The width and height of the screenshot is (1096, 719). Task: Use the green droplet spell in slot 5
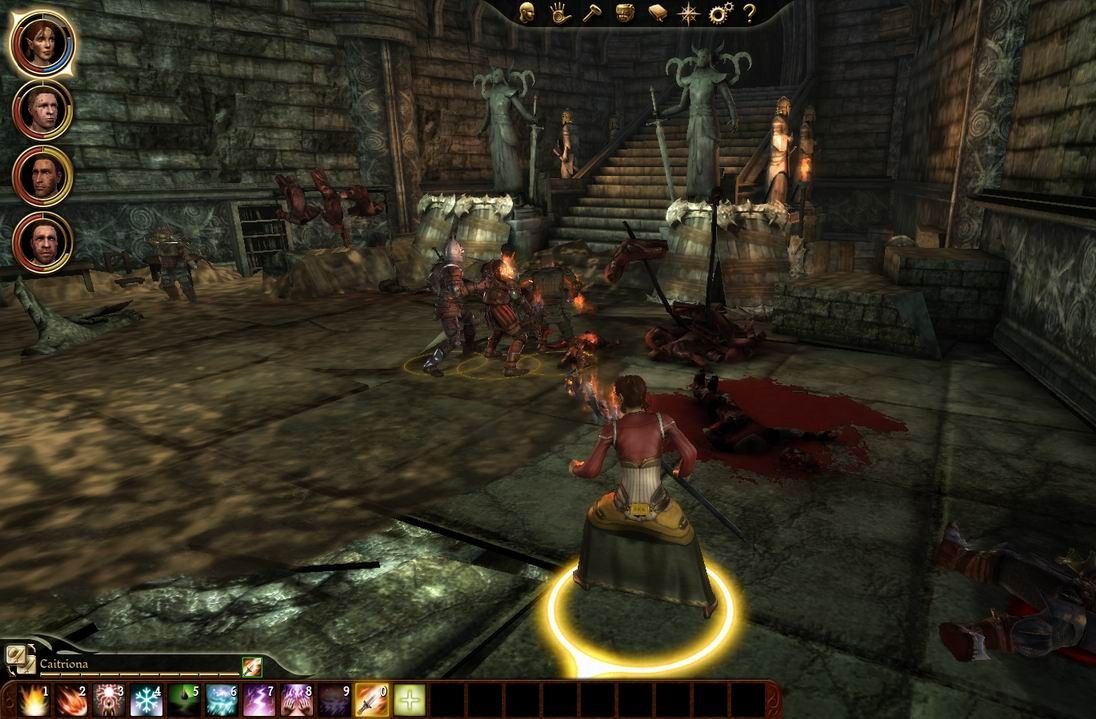(184, 700)
